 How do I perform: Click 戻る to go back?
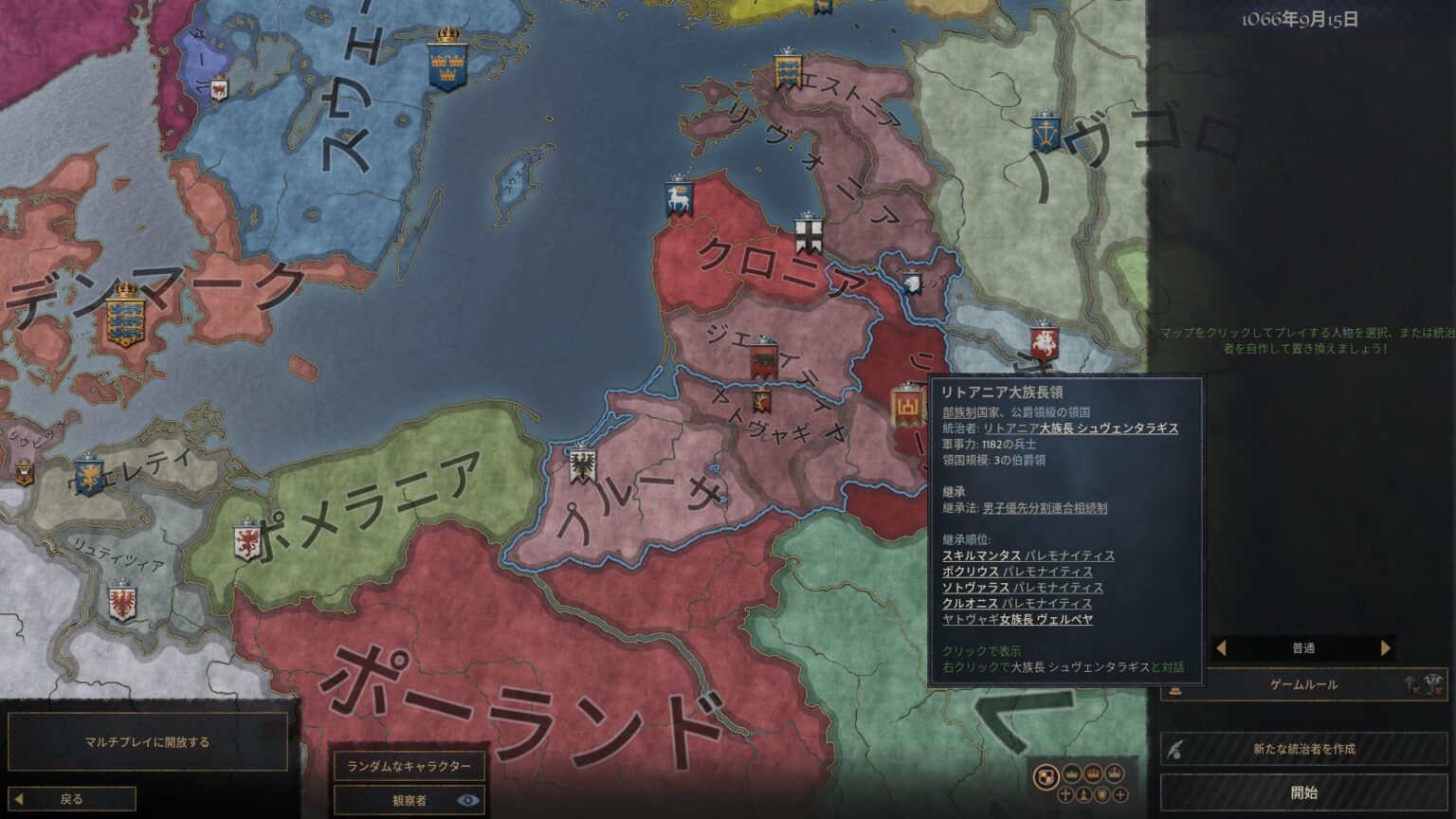pyautogui.click(x=71, y=799)
